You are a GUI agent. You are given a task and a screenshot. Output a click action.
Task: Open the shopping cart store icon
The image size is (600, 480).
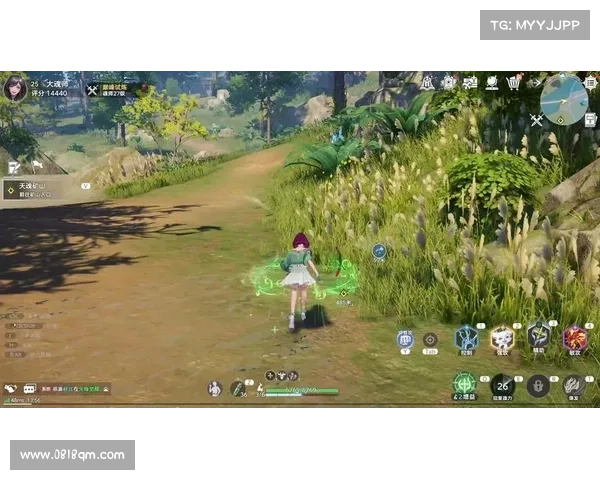(x=514, y=83)
